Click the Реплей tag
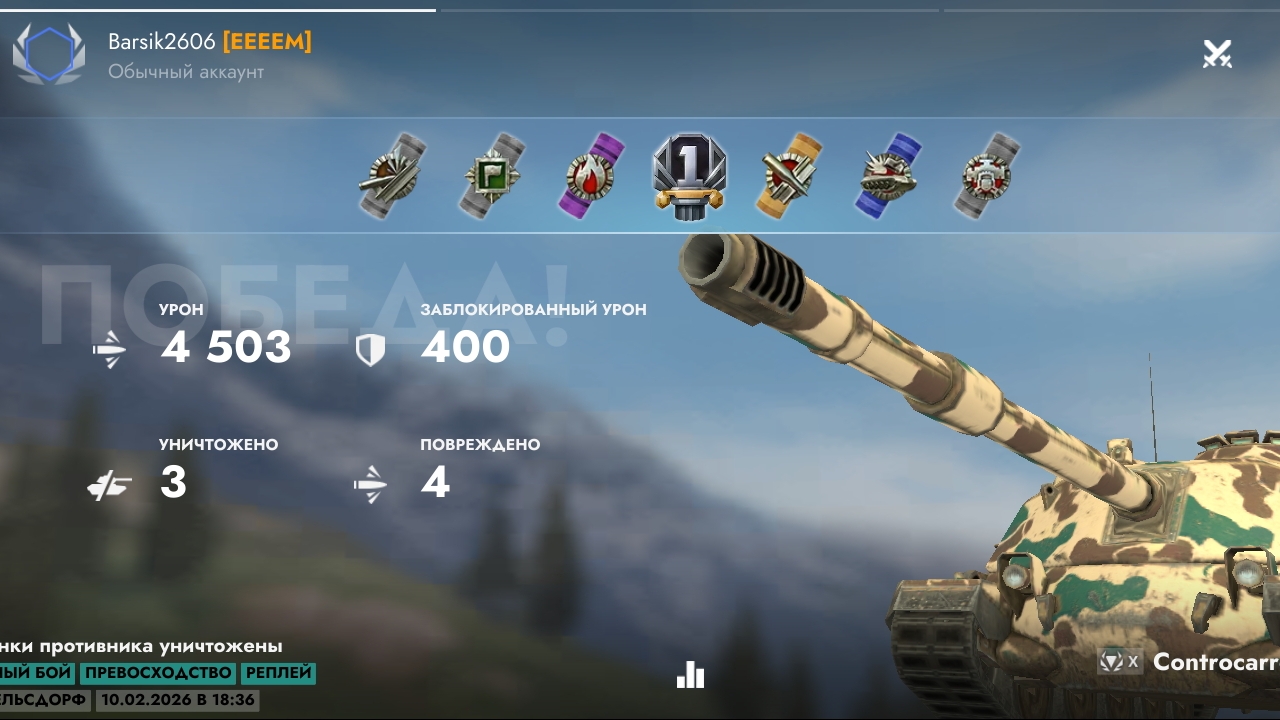The image size is (1280, 720). pos(278,673)
